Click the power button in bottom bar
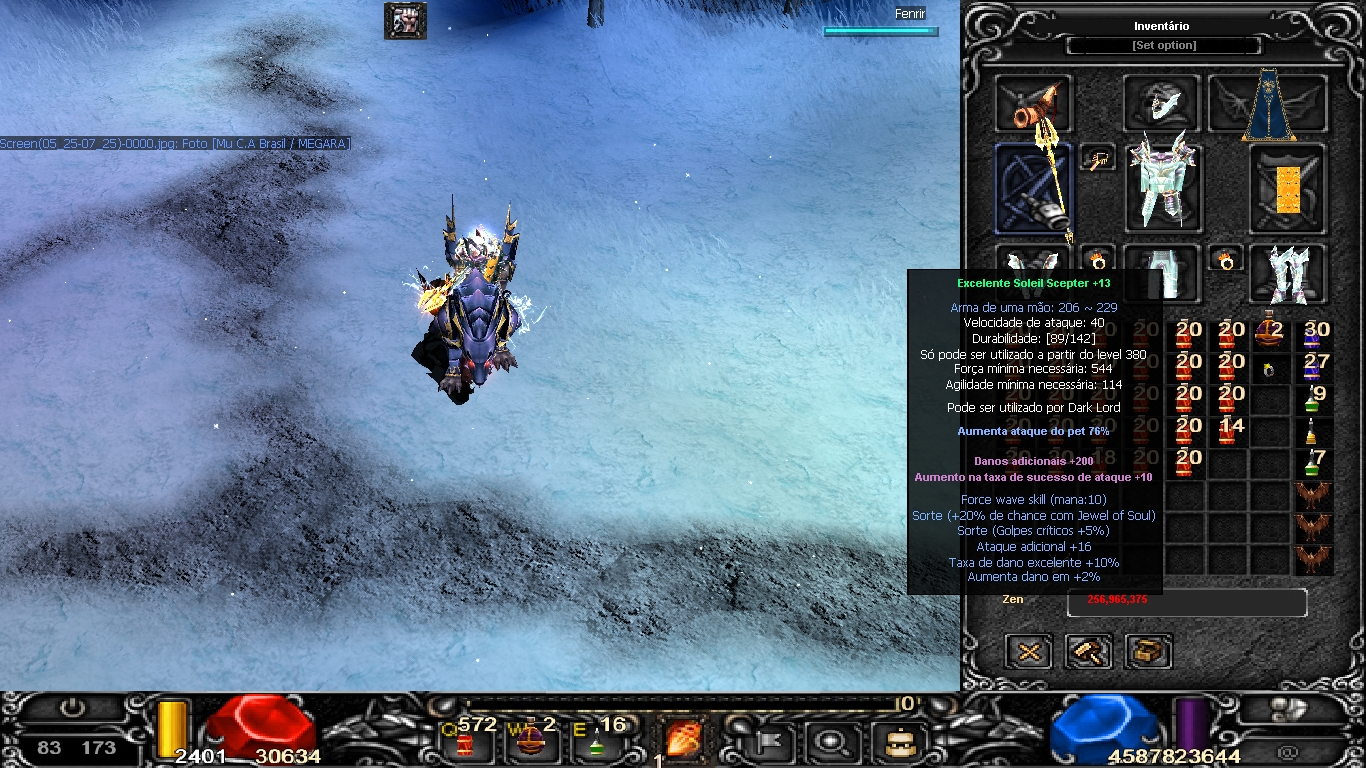 point(72,708)
